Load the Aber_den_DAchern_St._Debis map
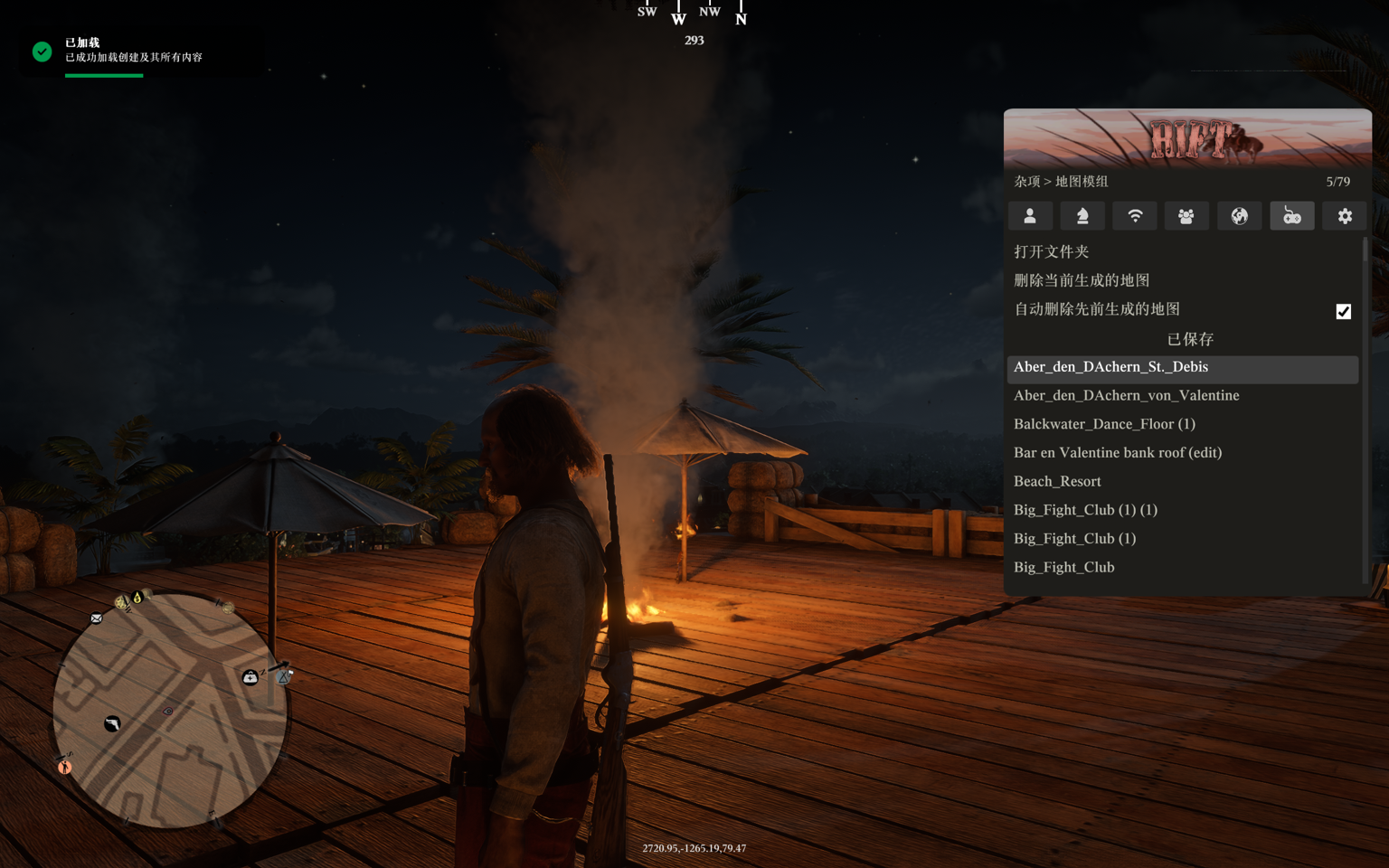The image size is (1389, 868). click(1110, 367)
